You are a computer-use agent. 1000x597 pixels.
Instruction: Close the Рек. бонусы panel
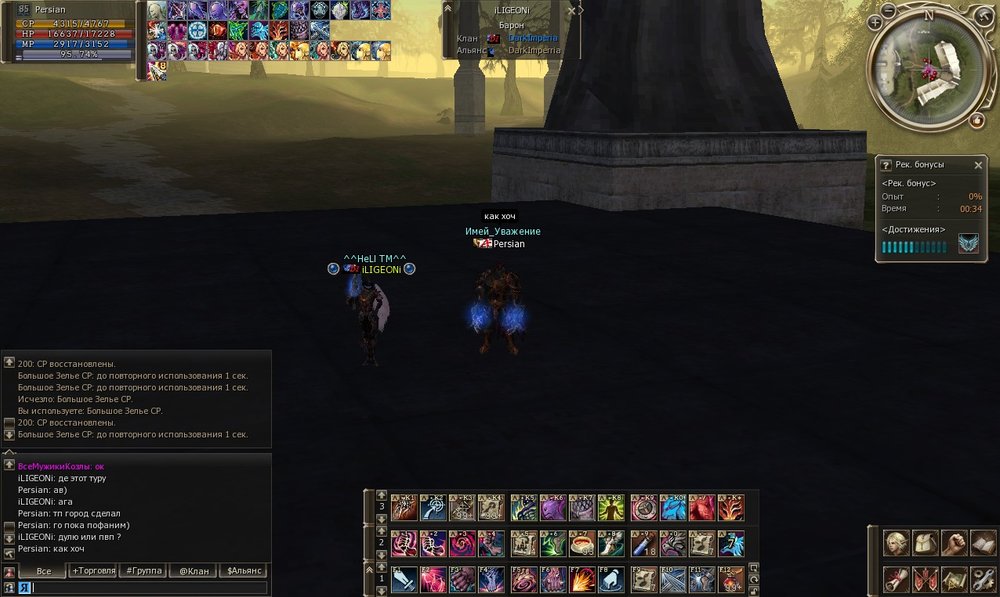click(x=978, y=165)
